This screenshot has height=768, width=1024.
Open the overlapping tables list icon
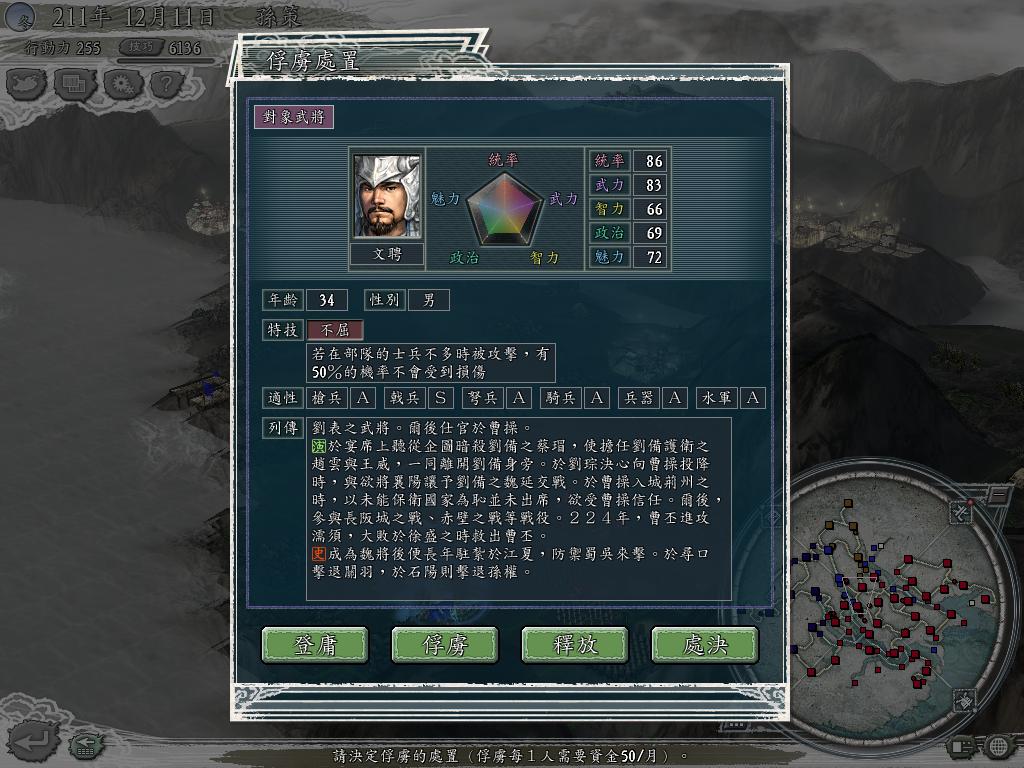tap(75, 84)
